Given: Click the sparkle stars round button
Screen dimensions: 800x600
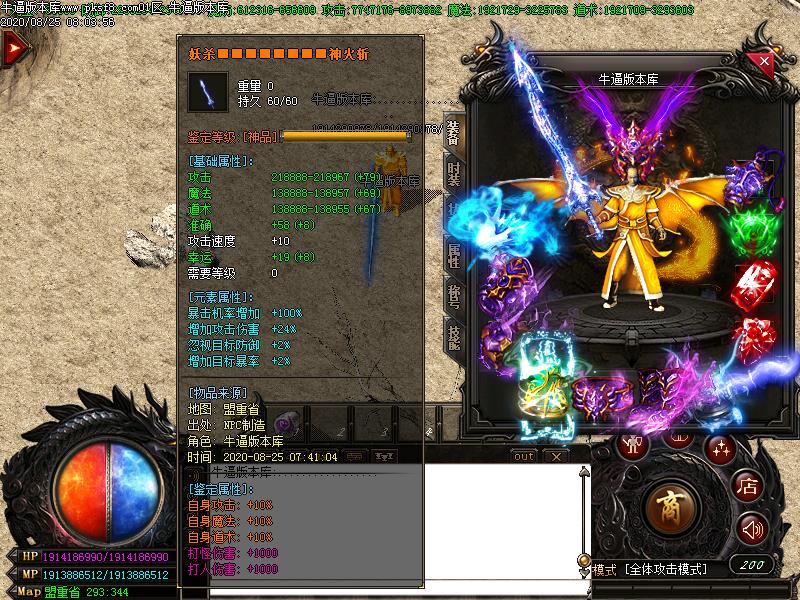Looking at the screenshot, I should point(720,447).
